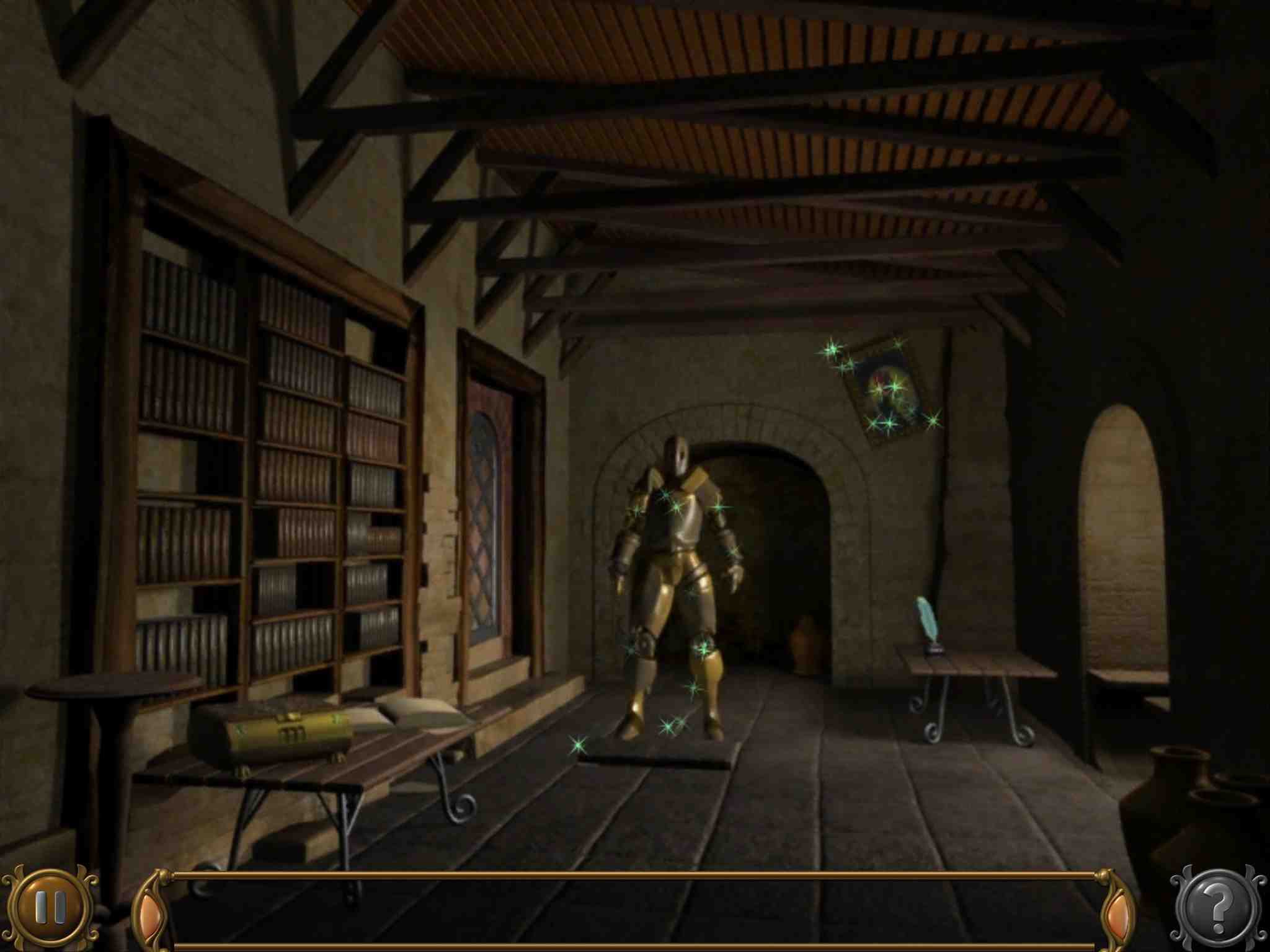Pause the game with the round pause button
Image resolution: width=1270 pixels, height=952 pixels.
[x=50, y=907]
